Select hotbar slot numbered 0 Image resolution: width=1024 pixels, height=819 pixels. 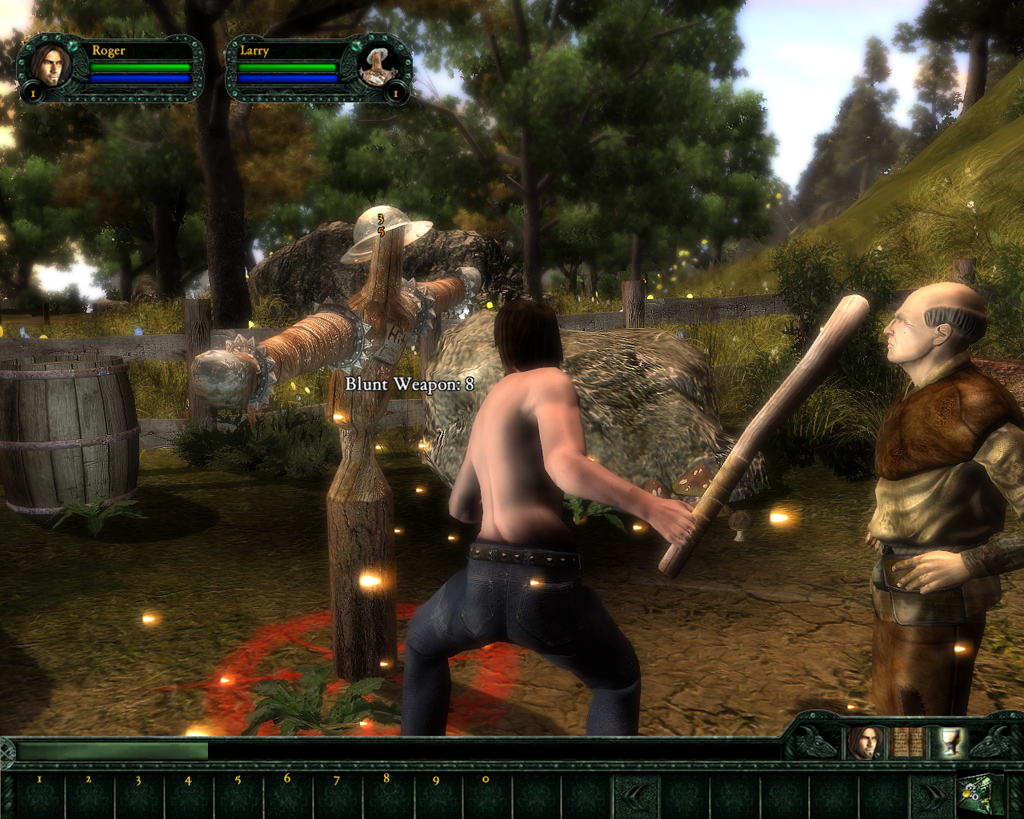point(486,795)
